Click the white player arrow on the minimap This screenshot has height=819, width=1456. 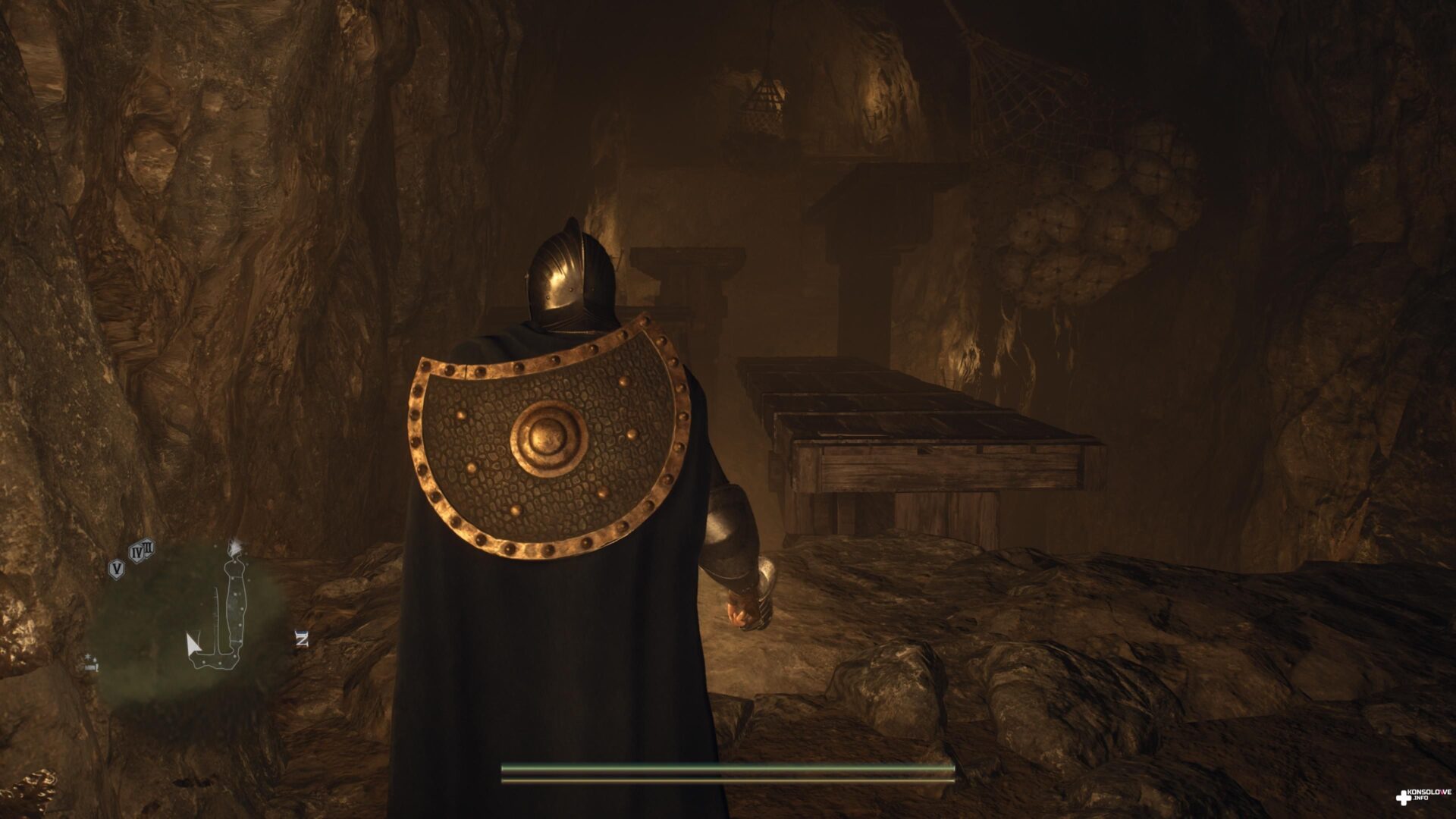193,645
